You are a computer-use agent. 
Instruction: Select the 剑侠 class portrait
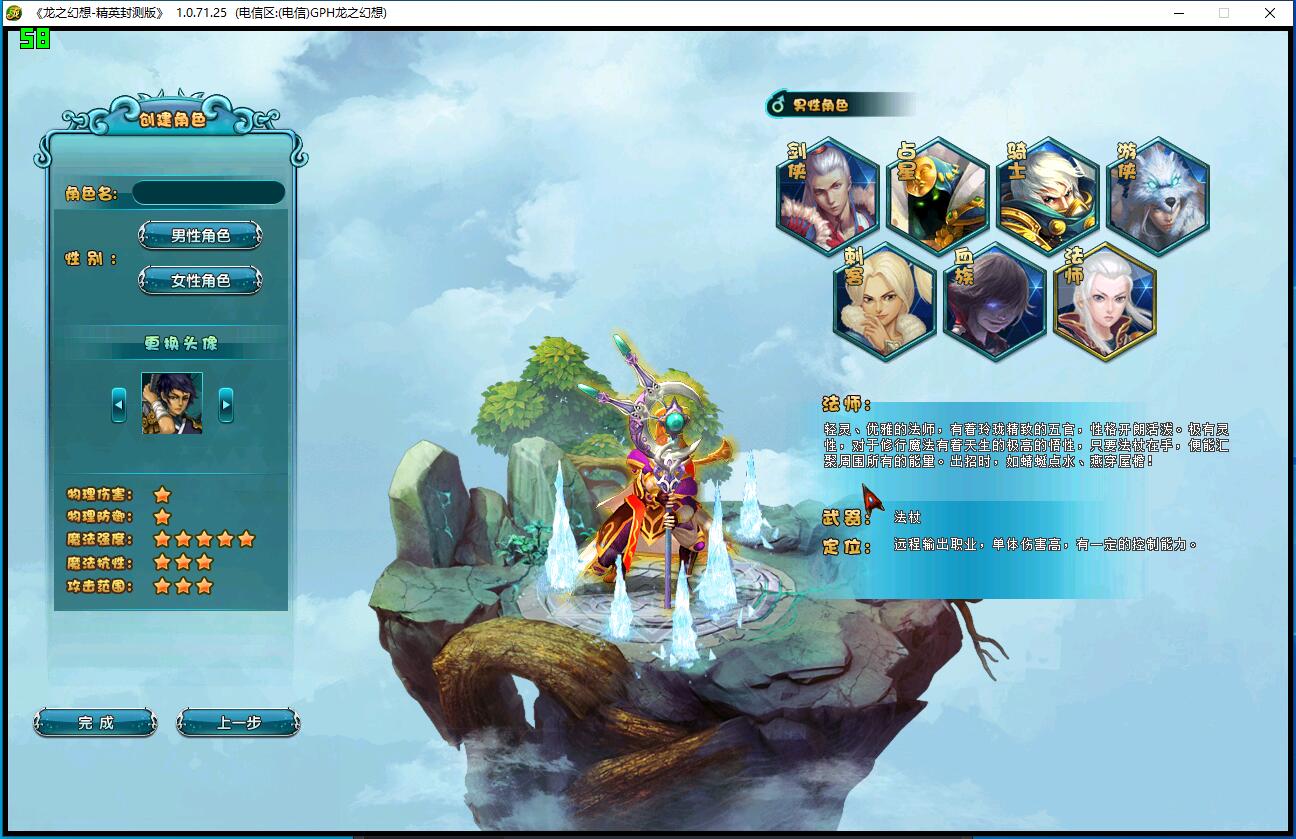[829, 197]
